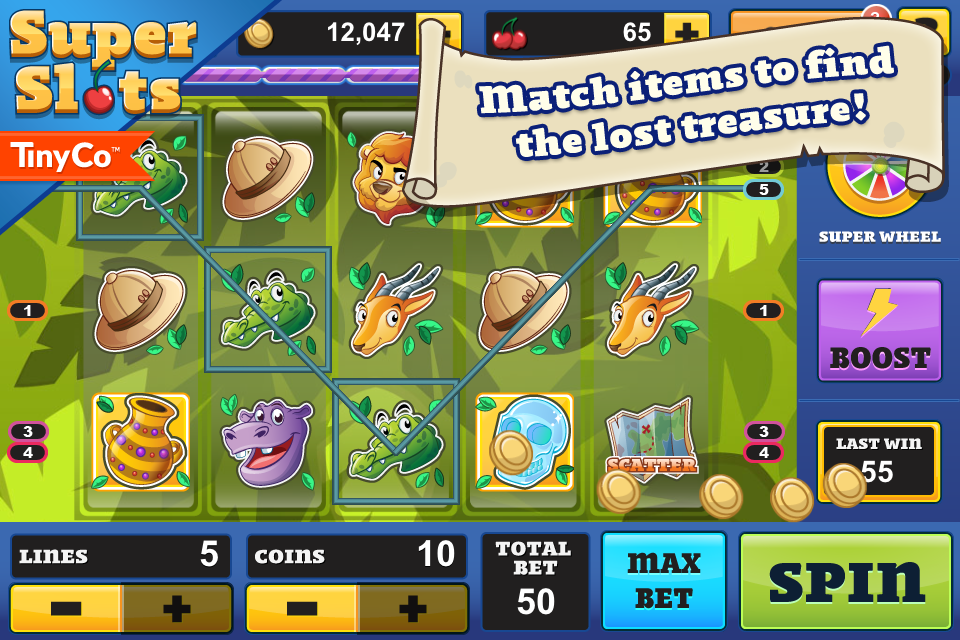960x640 pixels.
Task: Add more cherries with the plus button
Action: 687,32
